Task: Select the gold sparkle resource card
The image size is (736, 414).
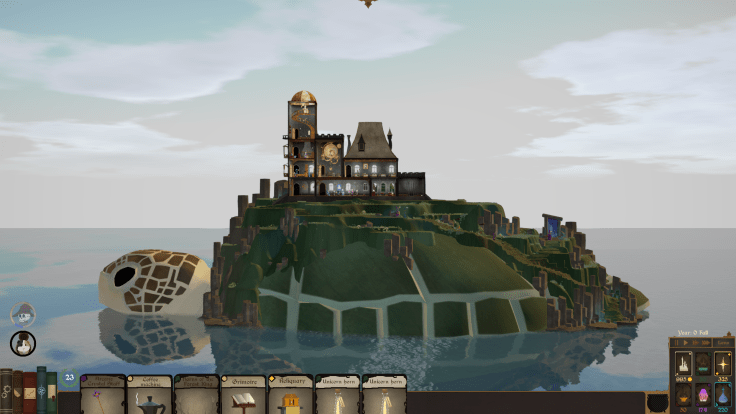Action: click(x=723, y=363)
